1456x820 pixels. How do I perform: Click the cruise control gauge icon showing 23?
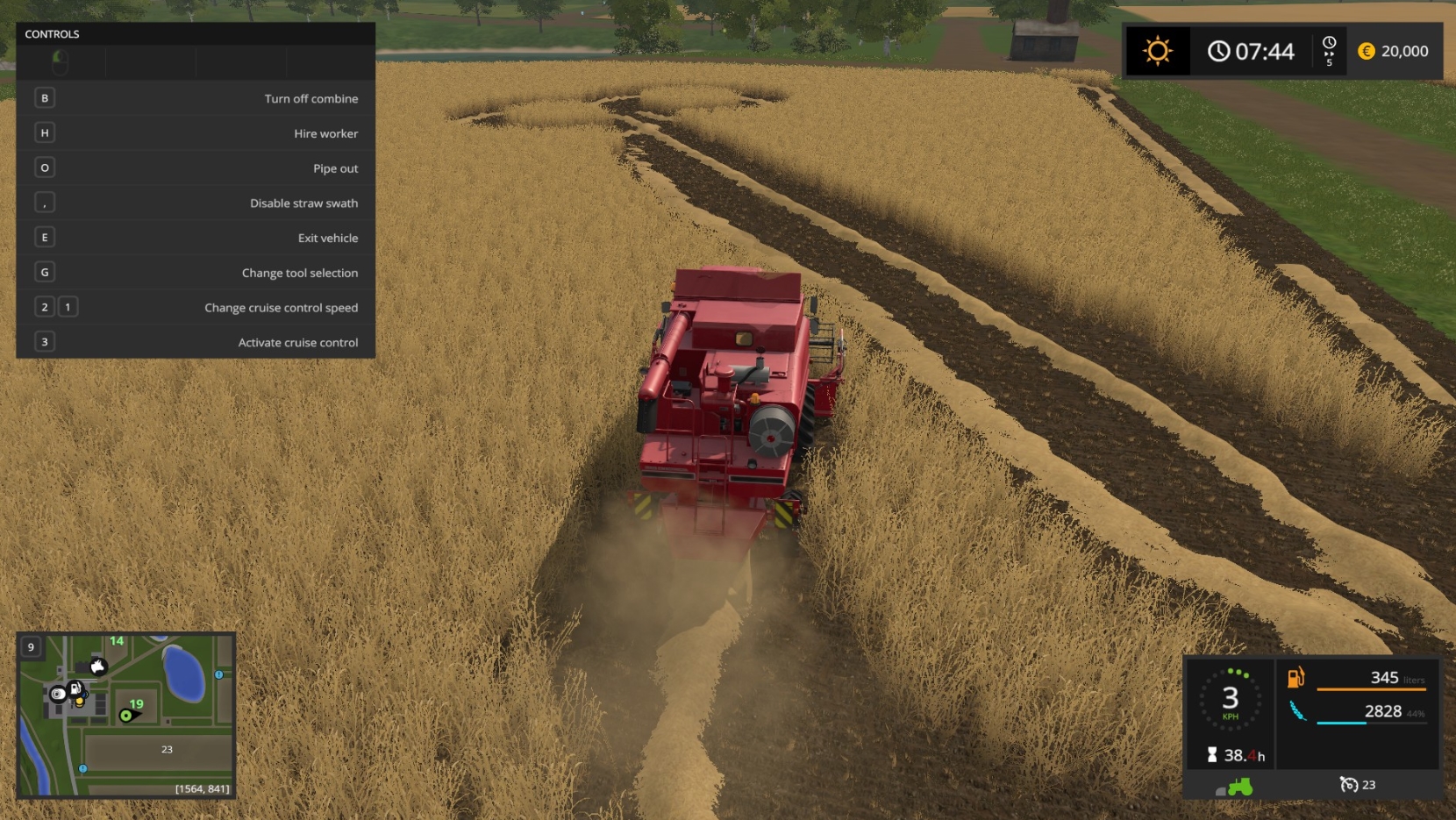1350,784
